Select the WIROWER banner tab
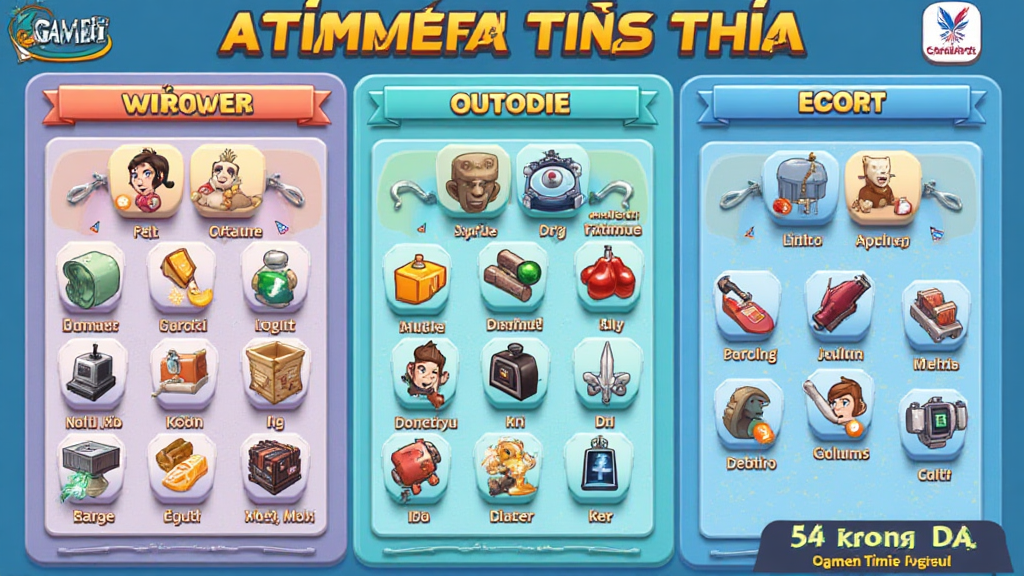Viewport: 1024px width, 576px height. click(x=186, y=104)
